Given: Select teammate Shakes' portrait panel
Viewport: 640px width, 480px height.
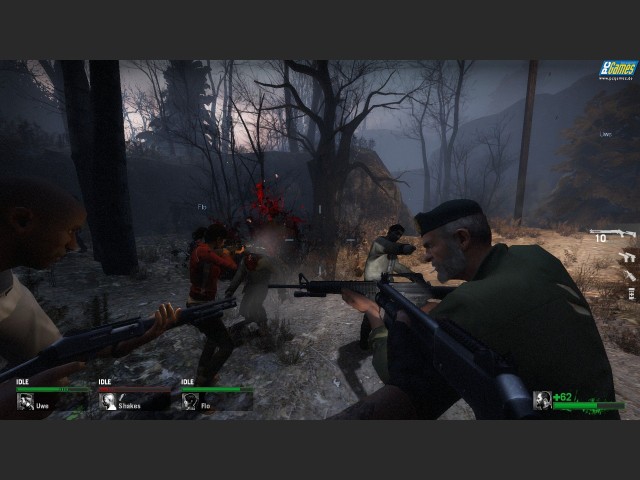Looking at the screenshot, I should pos(109,402).
